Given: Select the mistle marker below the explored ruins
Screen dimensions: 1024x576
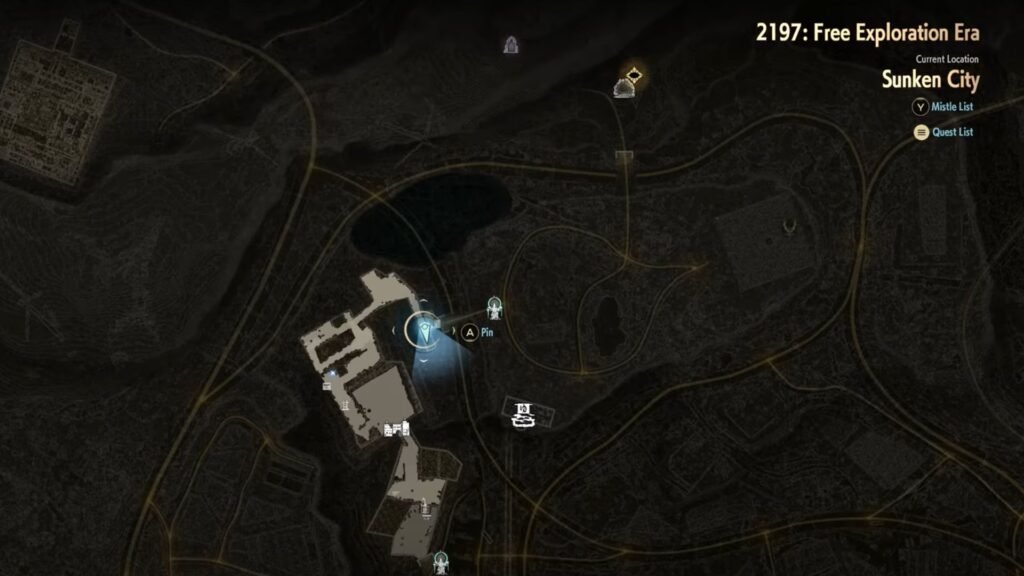Looking at the screenshot, I should click(x=440, y=563).
